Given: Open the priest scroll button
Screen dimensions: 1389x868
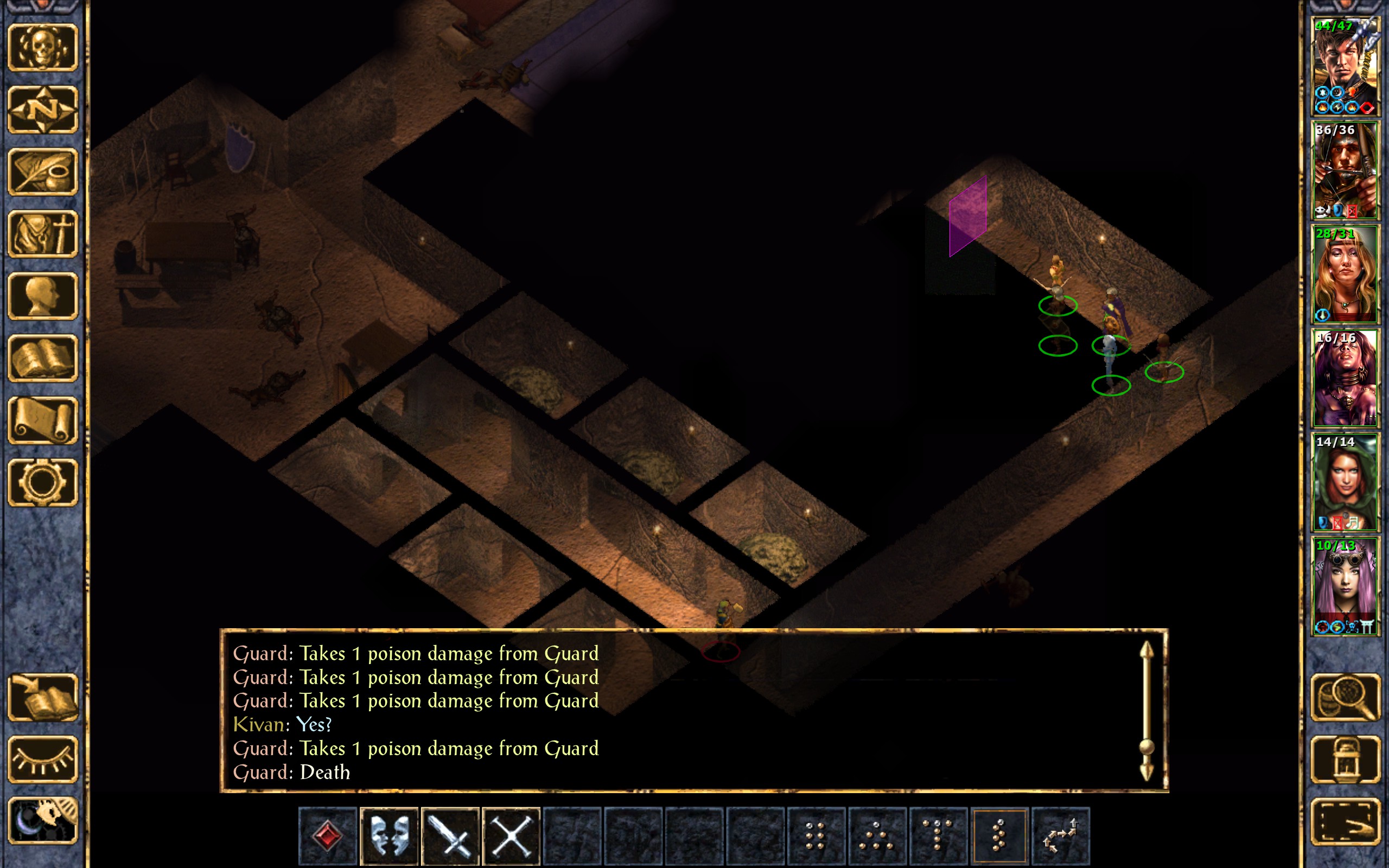Looking at the screenshot, I should tap(43, 420).
